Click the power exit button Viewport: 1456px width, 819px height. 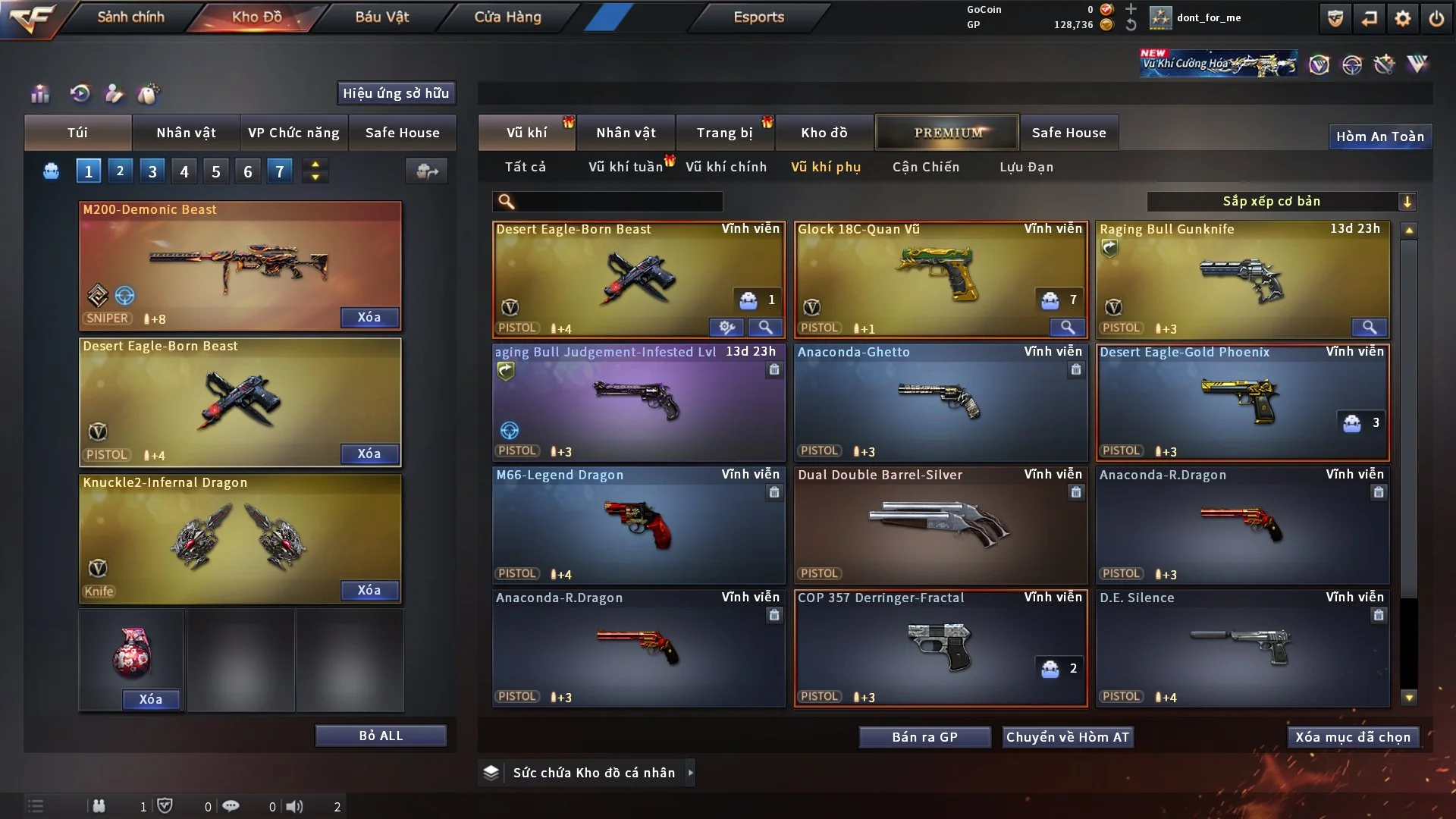point(1436,18)
